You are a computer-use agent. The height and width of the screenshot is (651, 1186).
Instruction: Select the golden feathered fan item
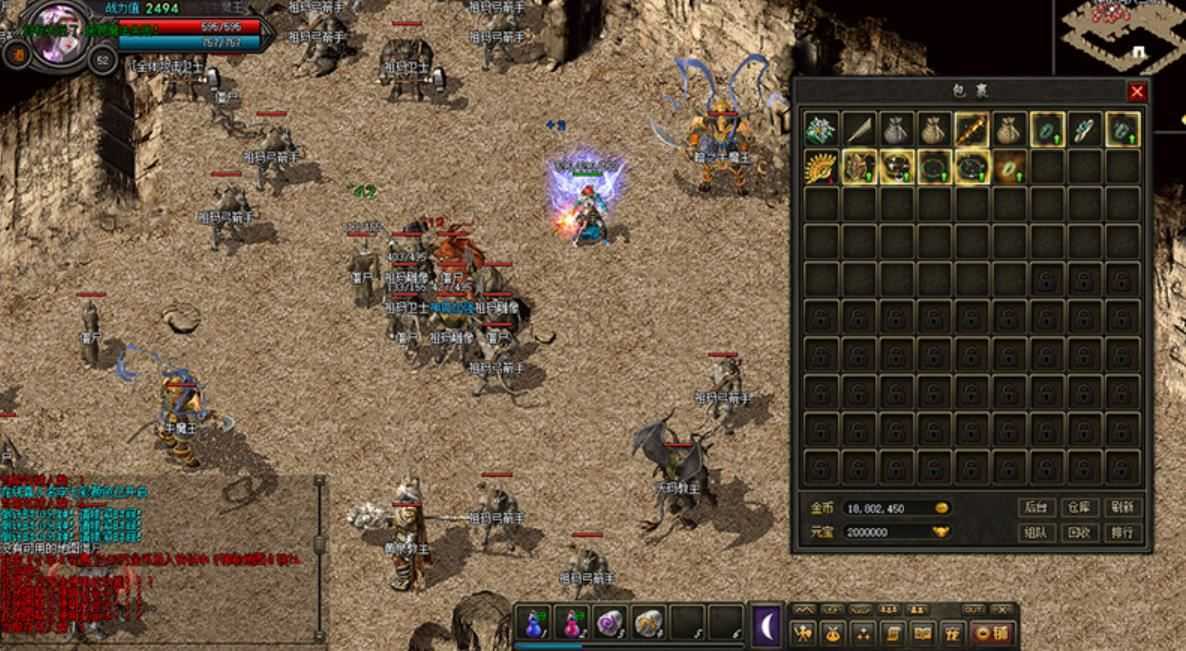(x=822, y=166)
